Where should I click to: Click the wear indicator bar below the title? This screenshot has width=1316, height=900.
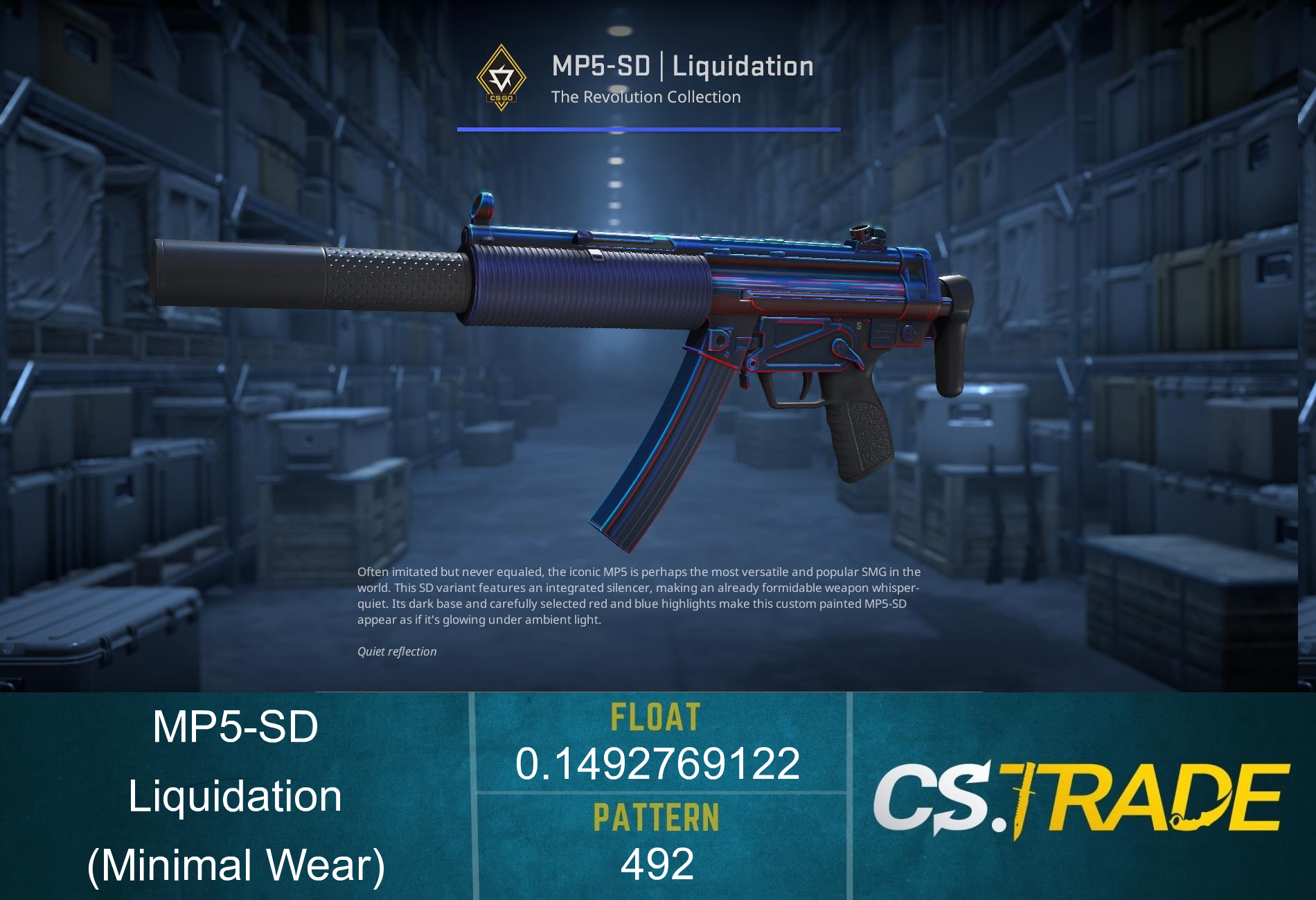click(x=648, y=128)
